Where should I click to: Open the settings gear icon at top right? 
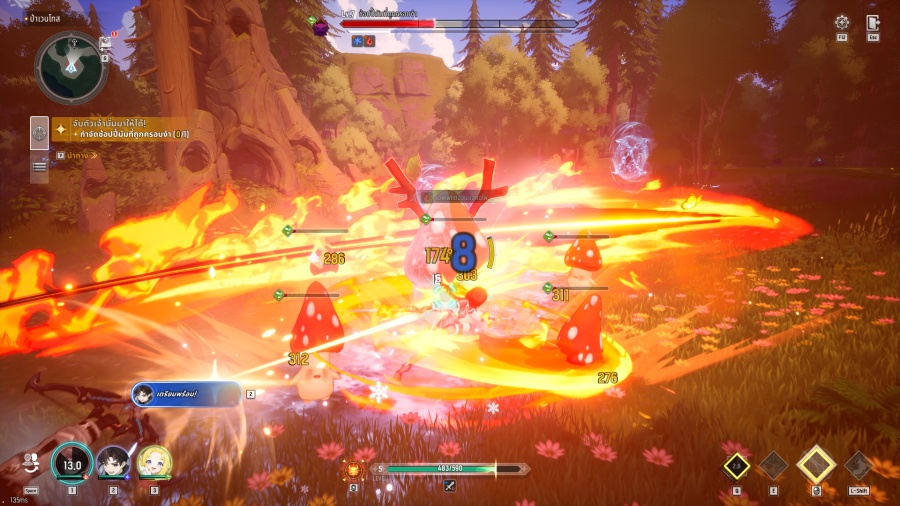pyautogui.click(x=842, y=23)
